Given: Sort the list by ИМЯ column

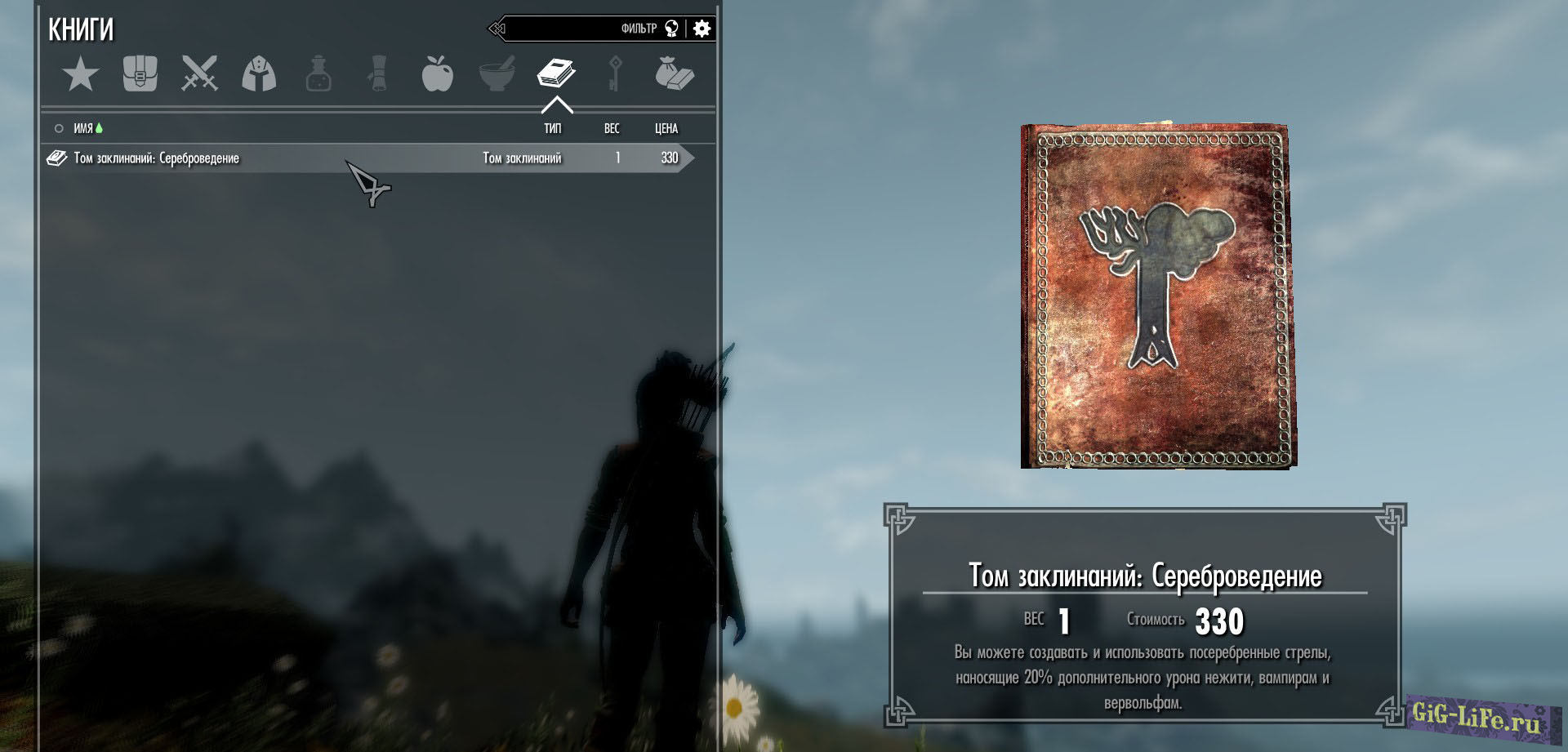Looking at the screenshot, I should pyautogui.click(x=83, y=129).
